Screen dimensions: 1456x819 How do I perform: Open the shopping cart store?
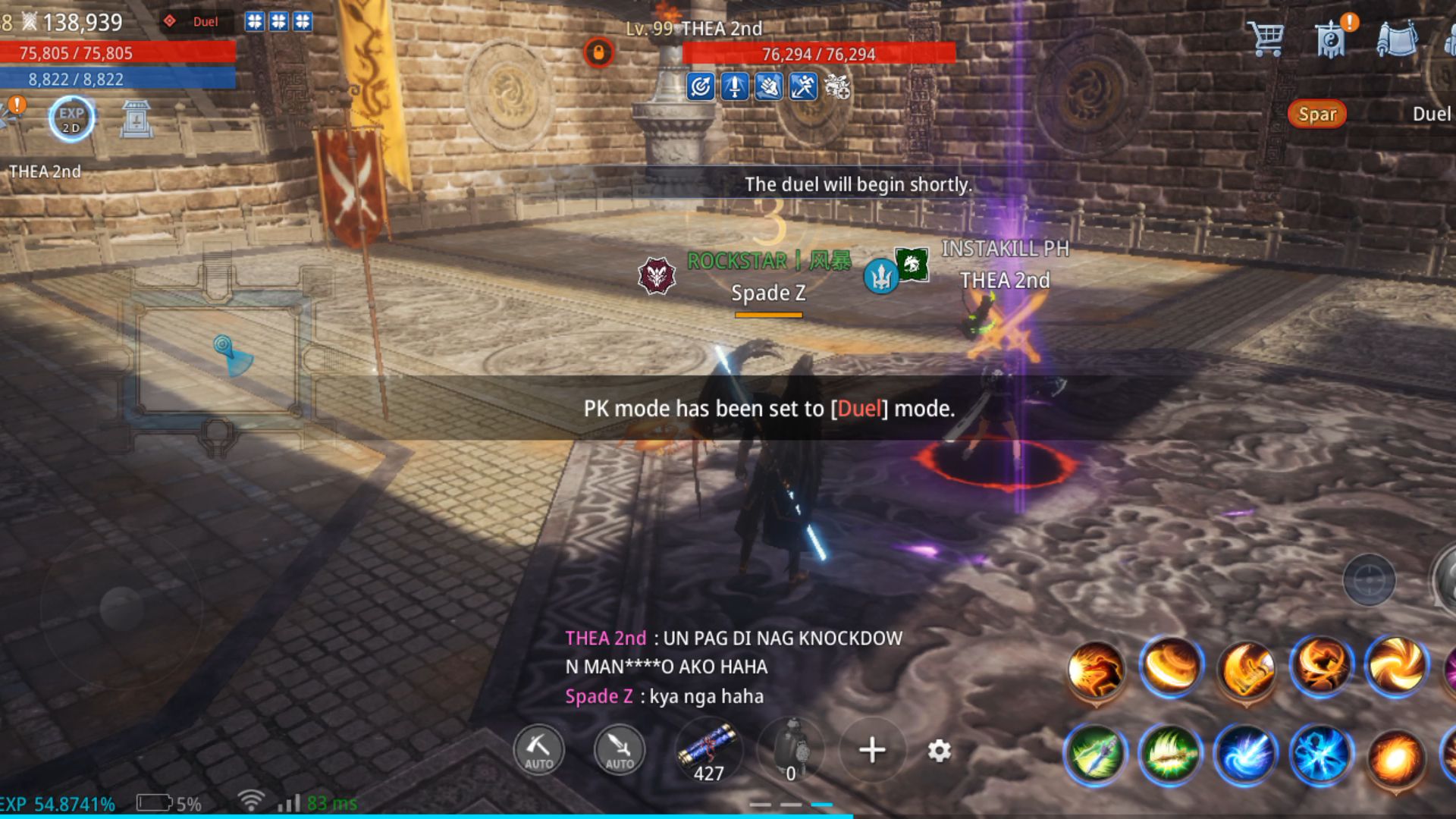(x=1266, y=38)
